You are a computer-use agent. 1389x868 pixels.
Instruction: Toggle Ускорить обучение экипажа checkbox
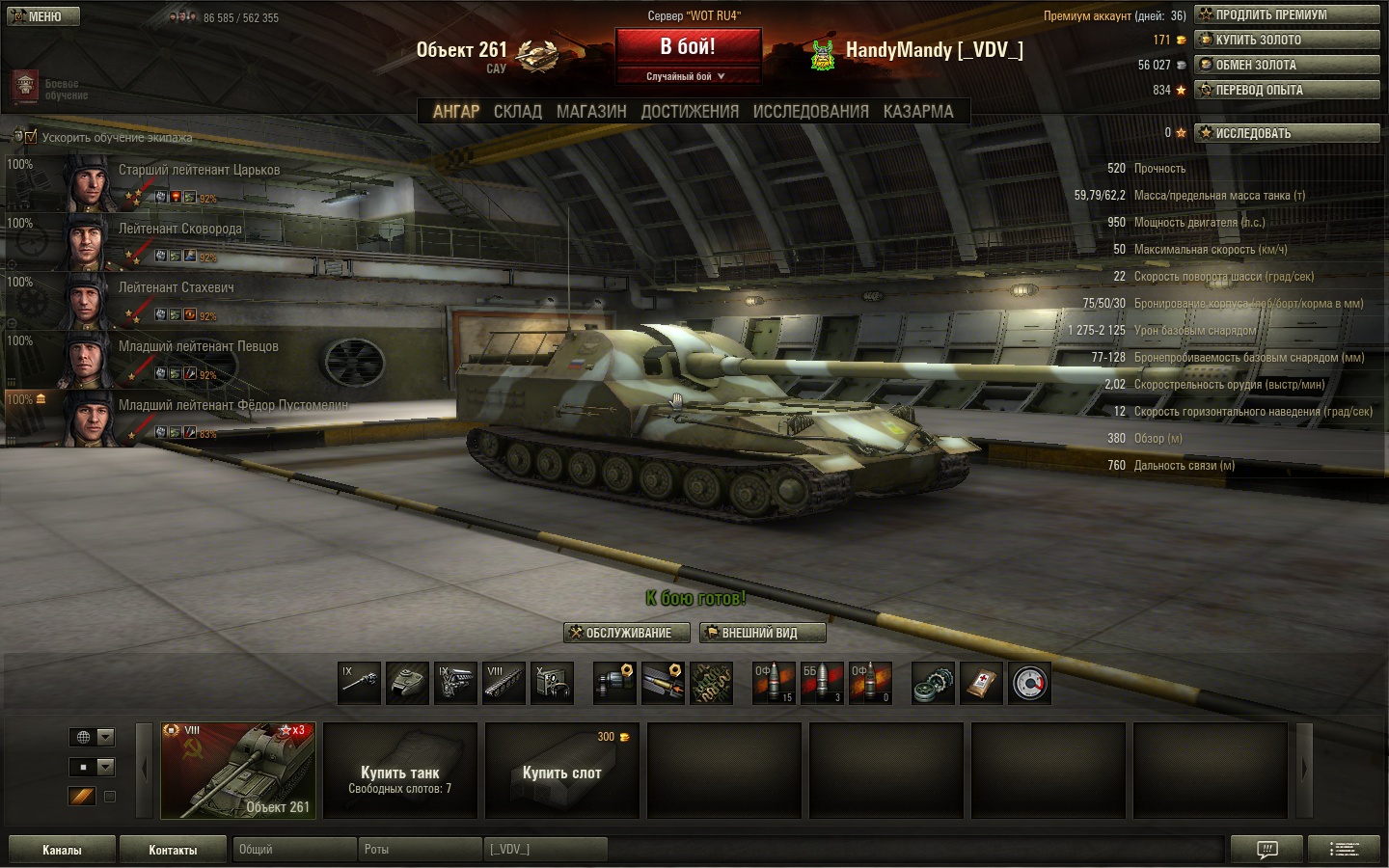point(31,137)
